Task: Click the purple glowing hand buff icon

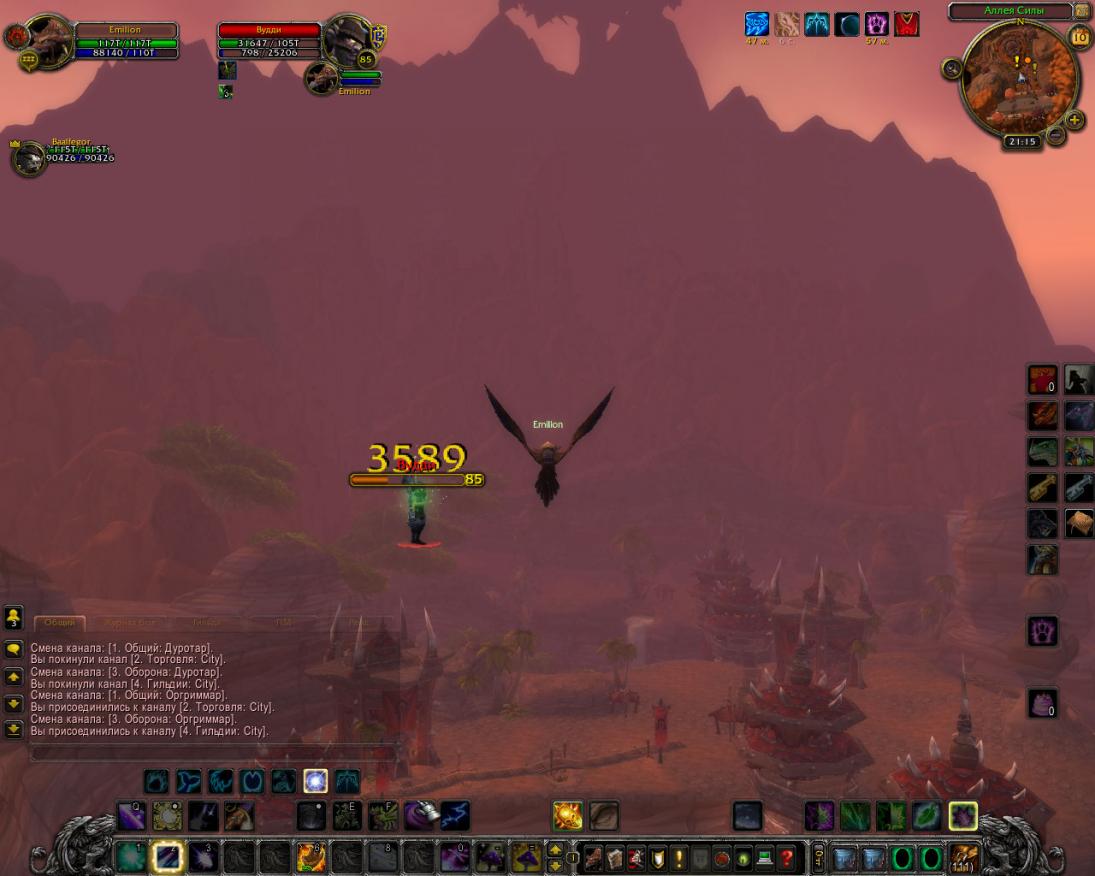Action: pos(877,24)
